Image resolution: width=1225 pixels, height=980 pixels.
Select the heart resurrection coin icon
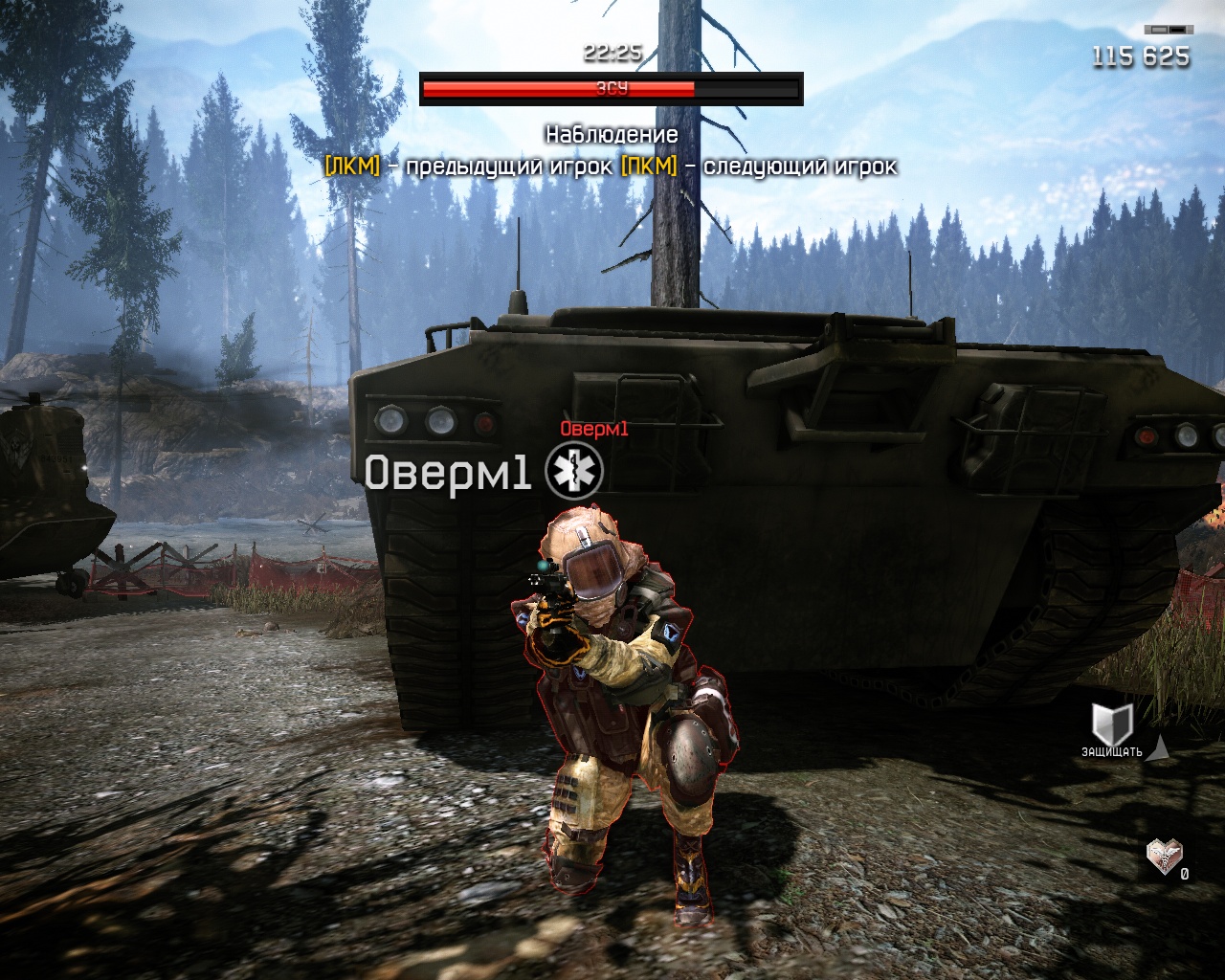point(1165,857)
